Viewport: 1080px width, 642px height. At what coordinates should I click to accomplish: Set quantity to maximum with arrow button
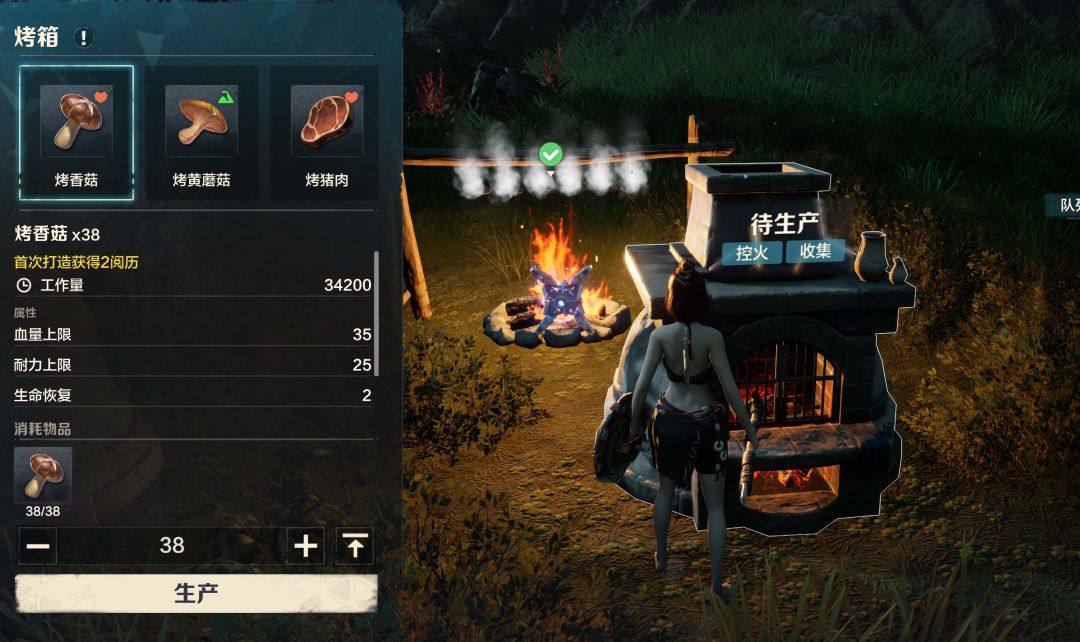354,546
